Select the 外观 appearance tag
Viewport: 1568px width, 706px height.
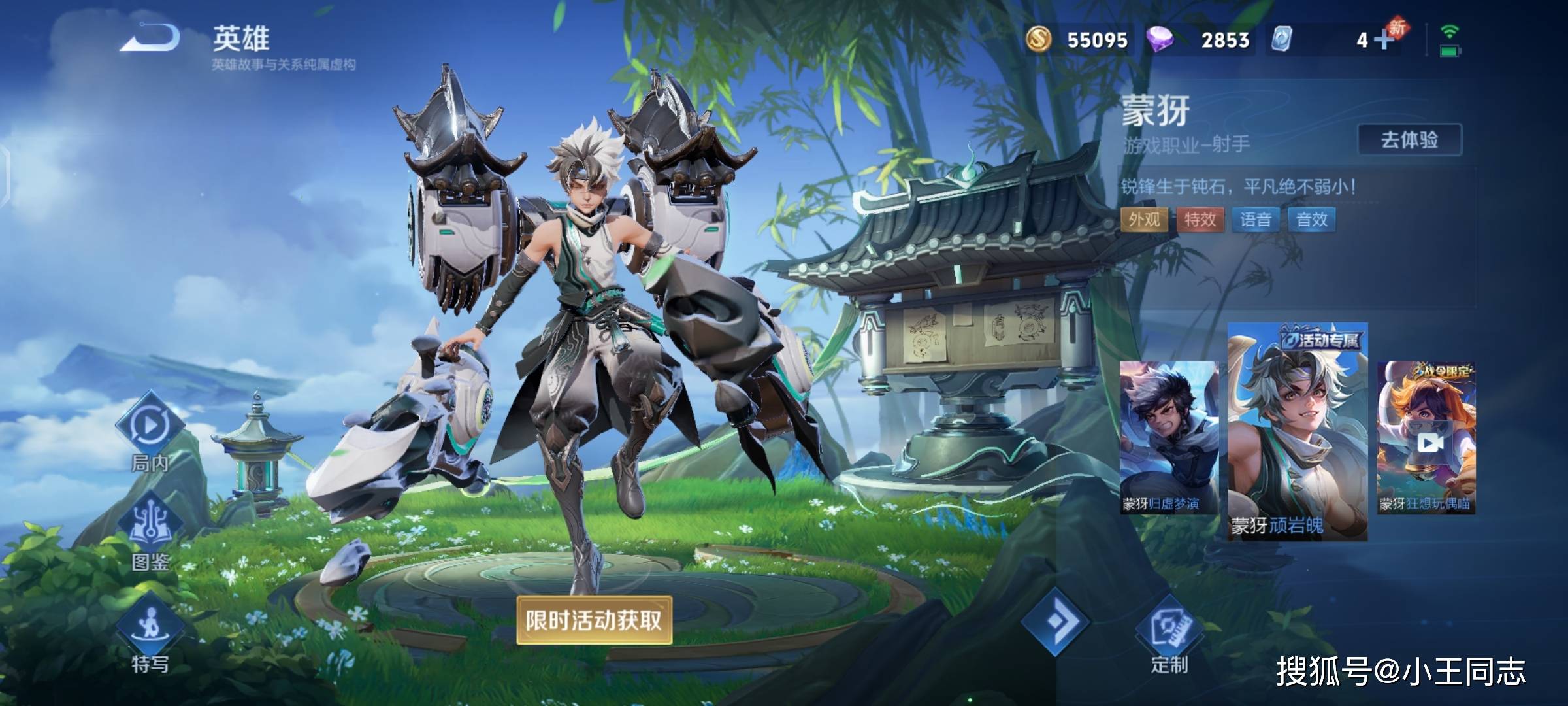[1144, 220]
